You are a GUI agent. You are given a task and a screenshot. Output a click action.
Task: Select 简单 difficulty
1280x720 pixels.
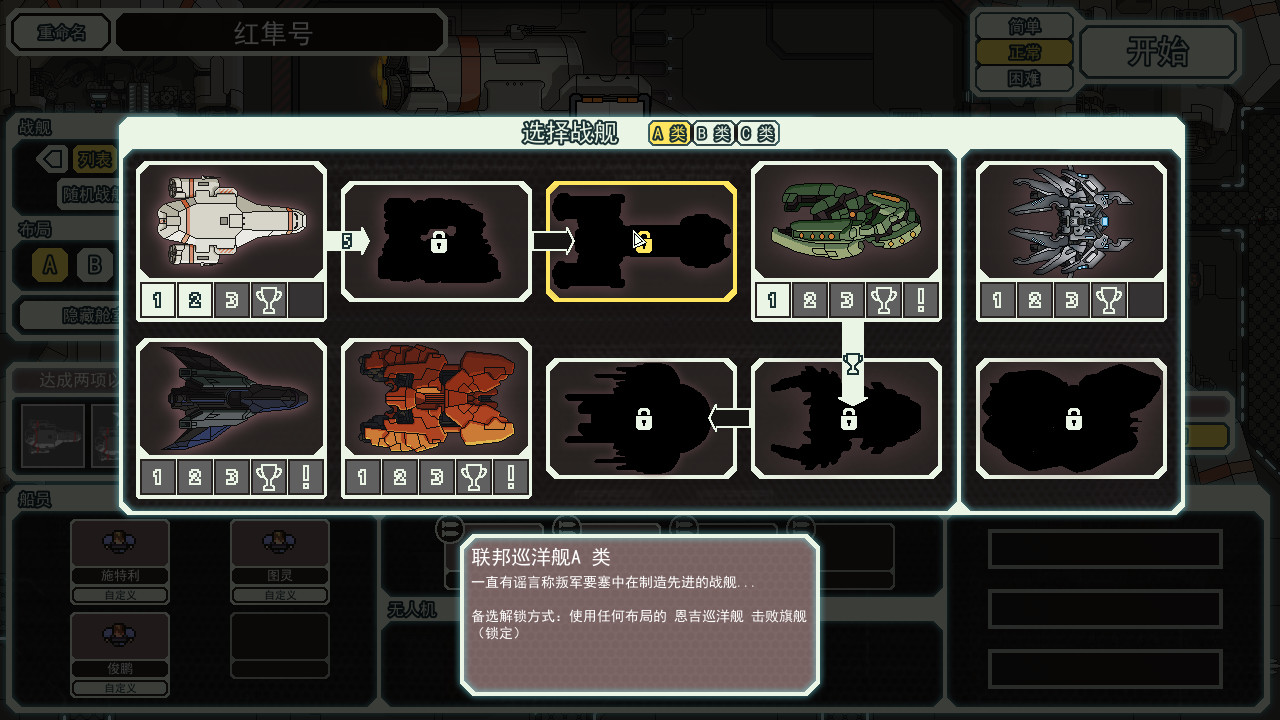tap(1023, 25)
